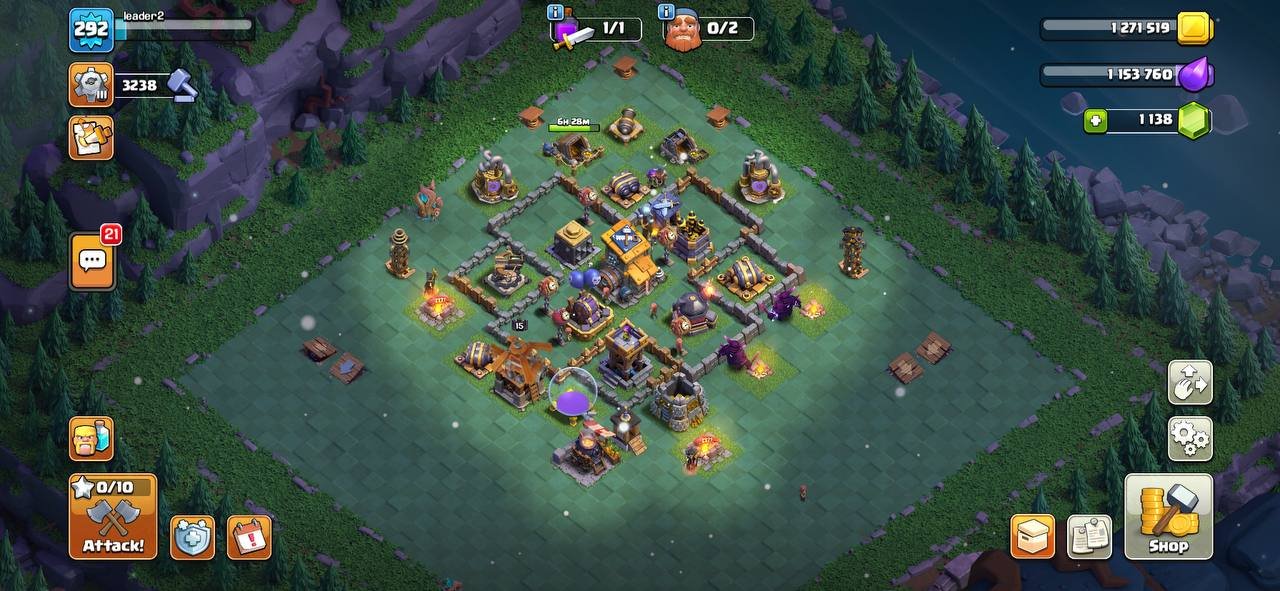Screen dimensions: 1280x591
Task: Tap the Attack! button with crossed axes
Action: [113, 516]
